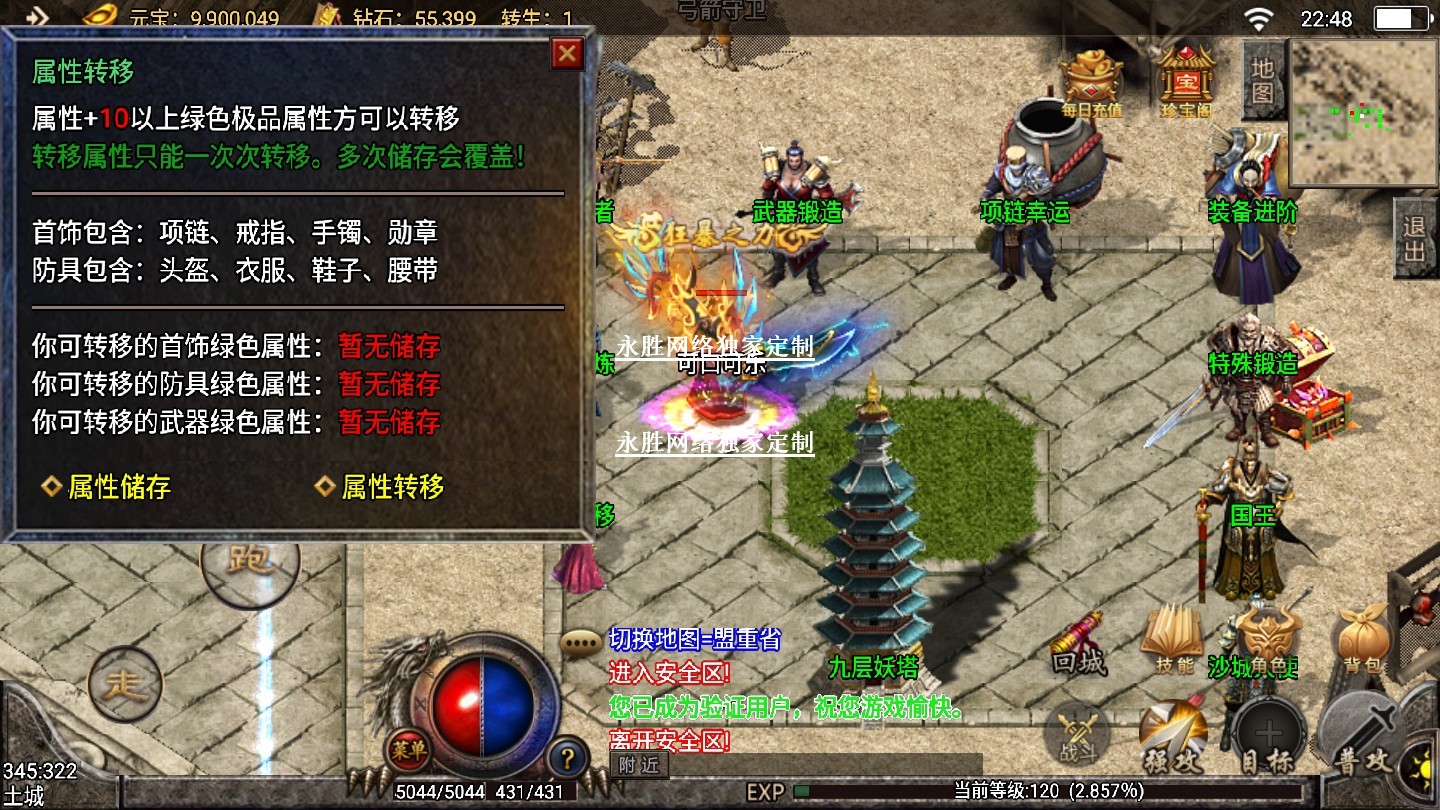Tap the 退出 exit button
Screen dimensions: 1440x810
coord(1414,238)
